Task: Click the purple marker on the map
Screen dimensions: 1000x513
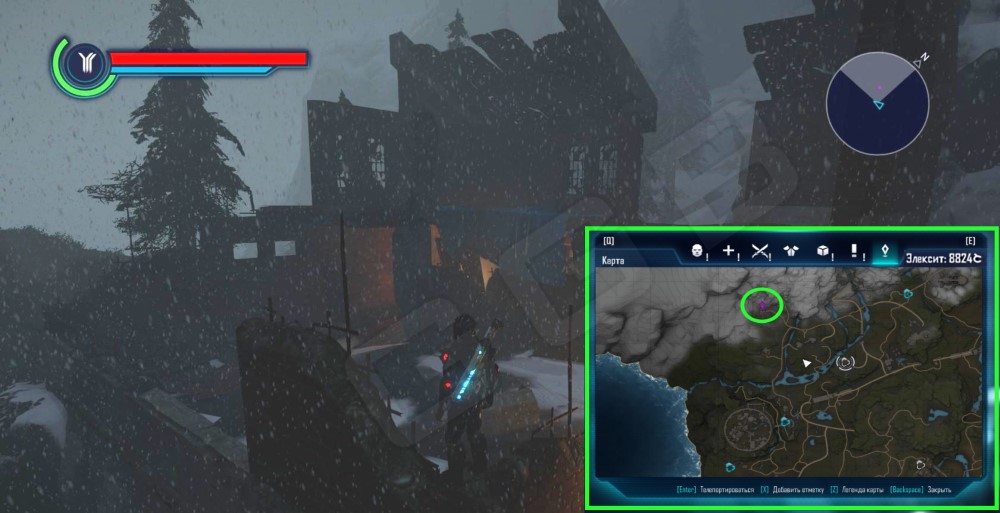Action: pyautogui.click(x=762, y=303)
